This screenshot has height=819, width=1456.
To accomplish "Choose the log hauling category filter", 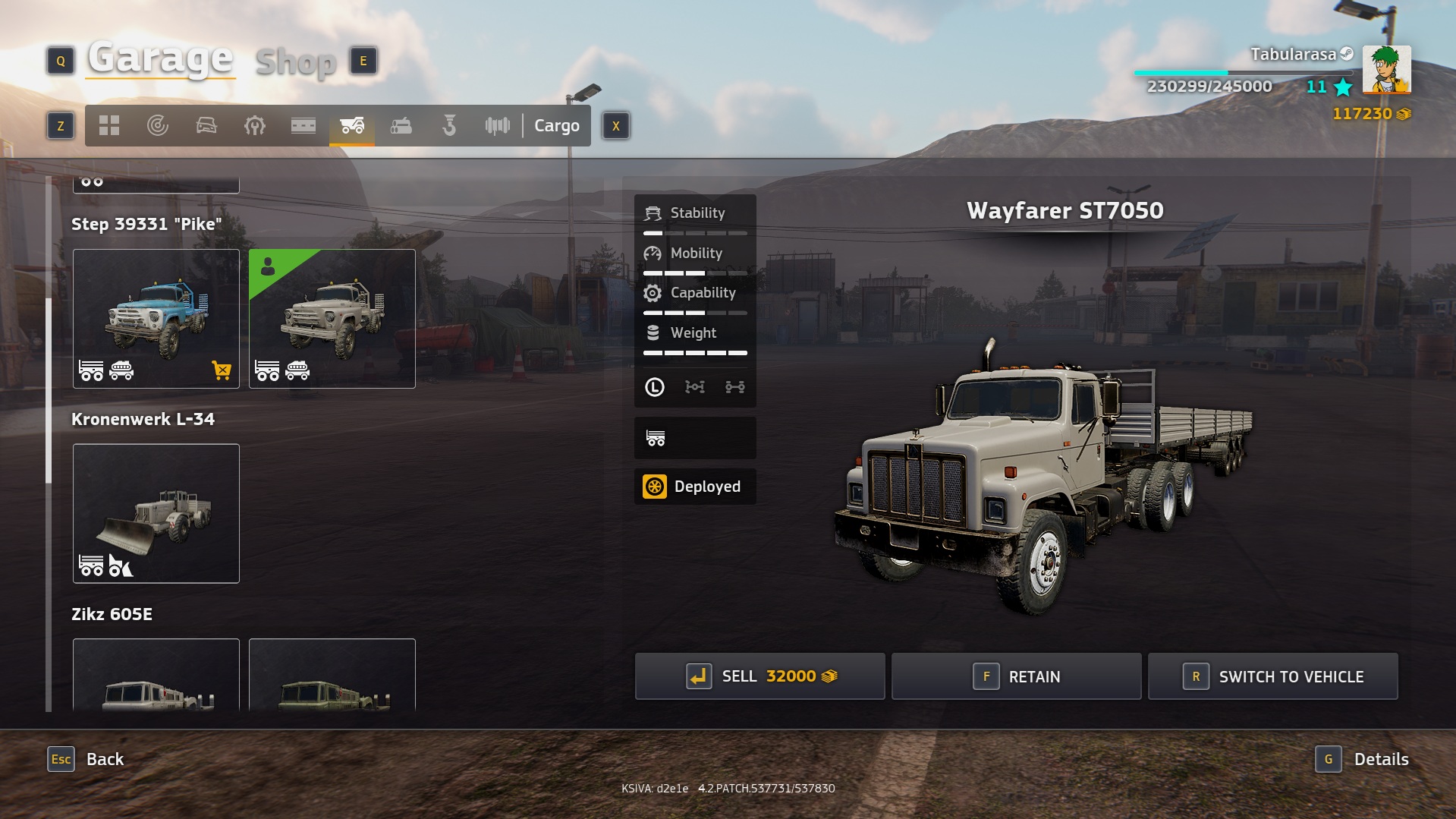I will (x=401, y=126).
